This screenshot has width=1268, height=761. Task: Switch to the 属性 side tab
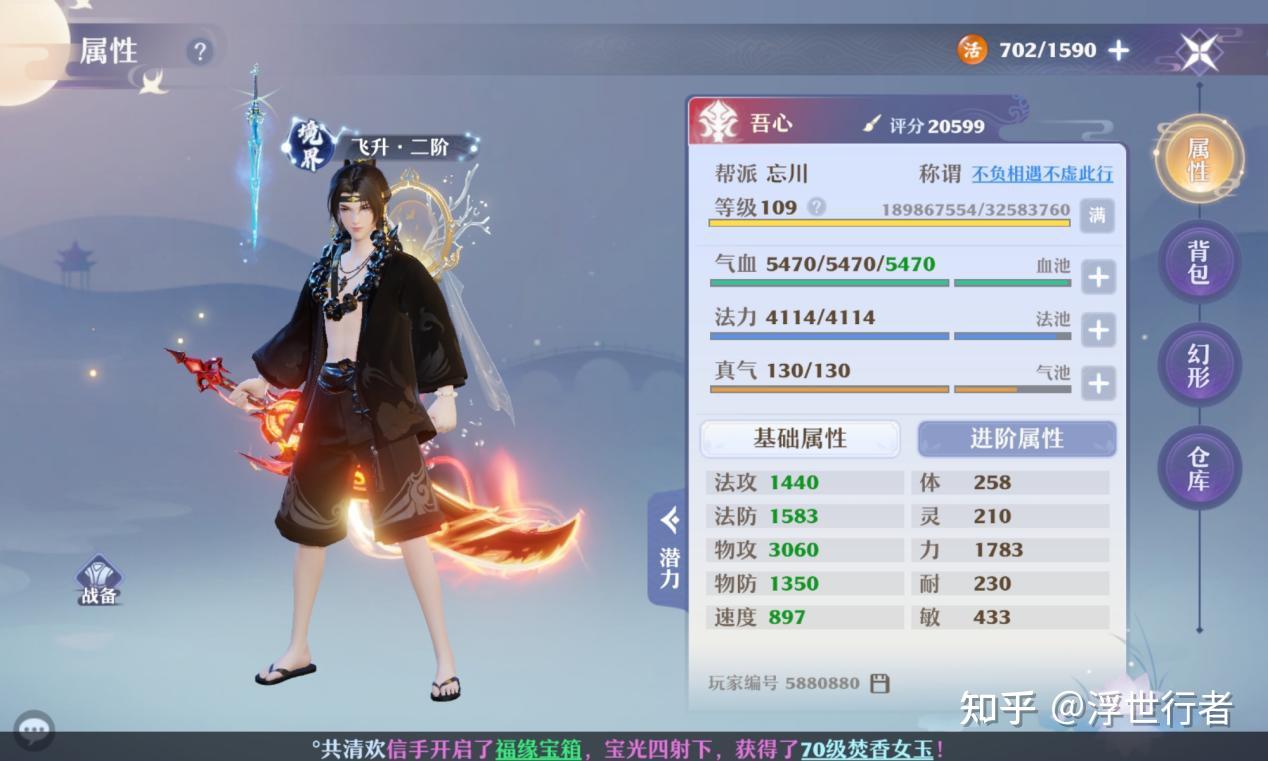[1198, 160]
